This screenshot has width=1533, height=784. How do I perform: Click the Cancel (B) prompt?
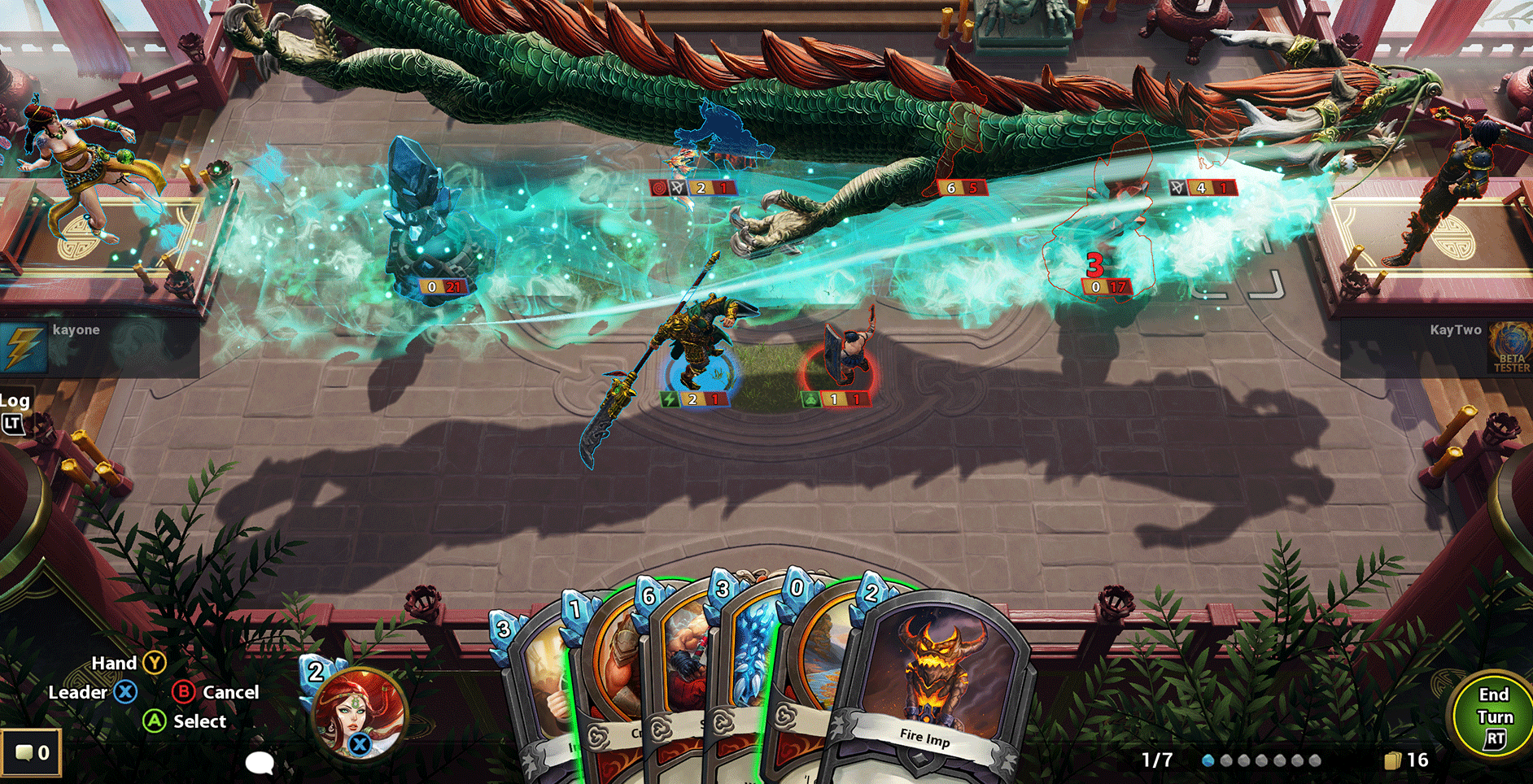(x=182, y=692)
